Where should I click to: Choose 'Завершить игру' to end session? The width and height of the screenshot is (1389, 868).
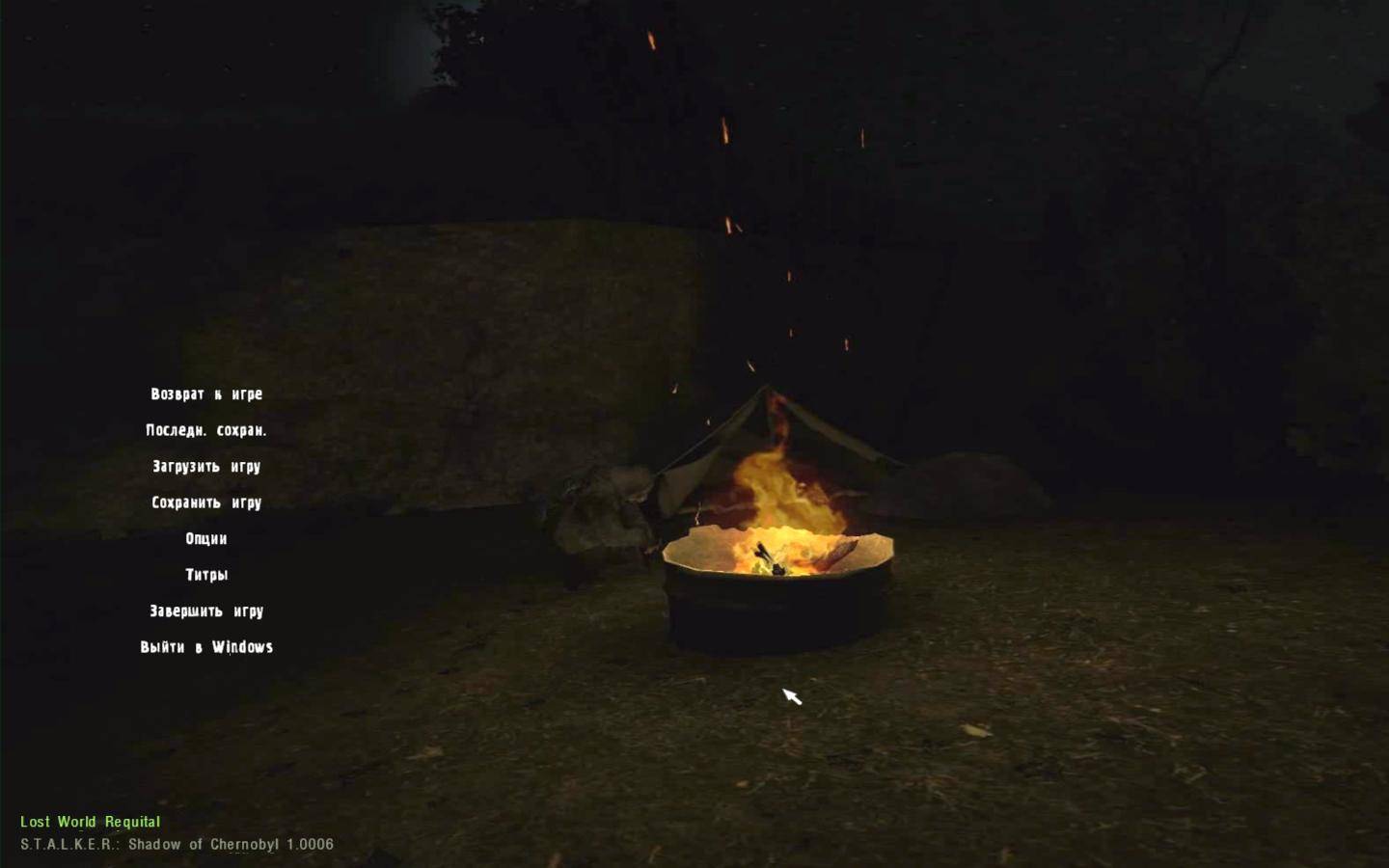point(204,610)
